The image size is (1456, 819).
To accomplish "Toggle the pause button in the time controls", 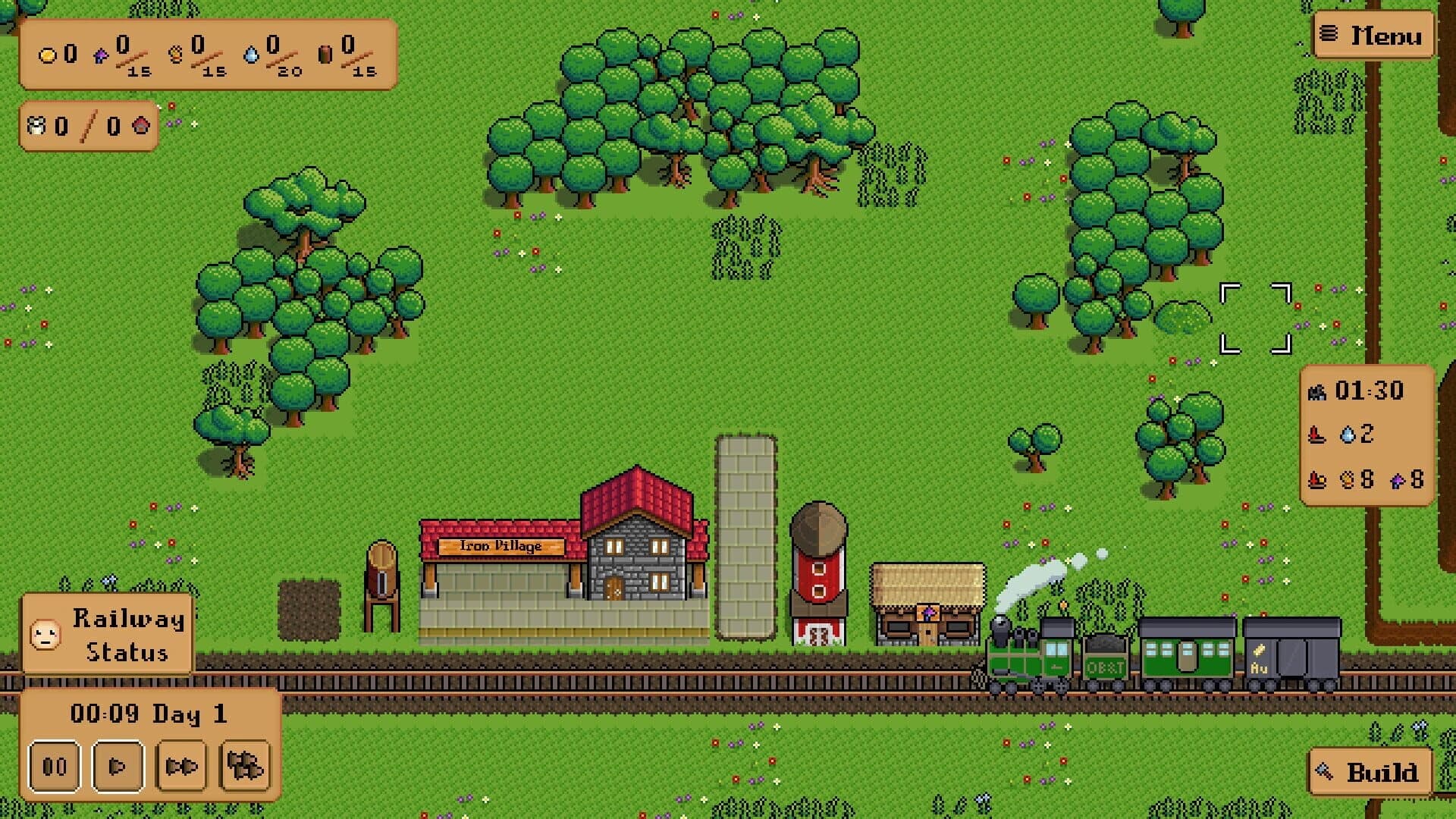I will 55,765.
